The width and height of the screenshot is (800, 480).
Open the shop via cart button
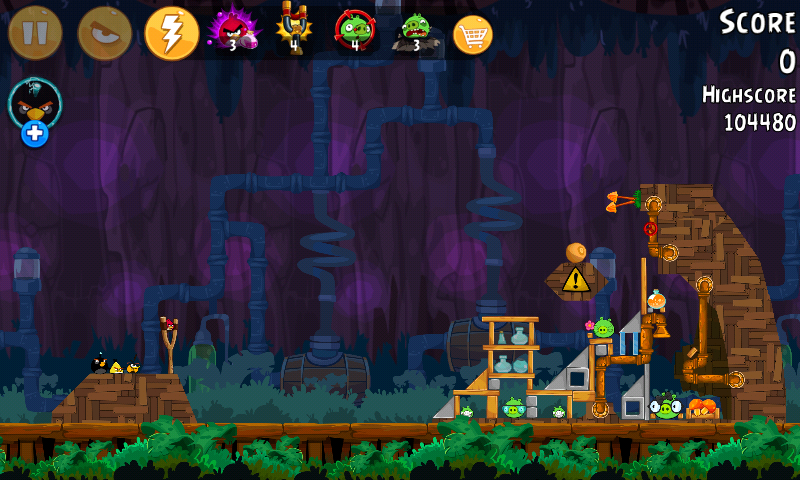pyautogui.click(x=473, y=34)
